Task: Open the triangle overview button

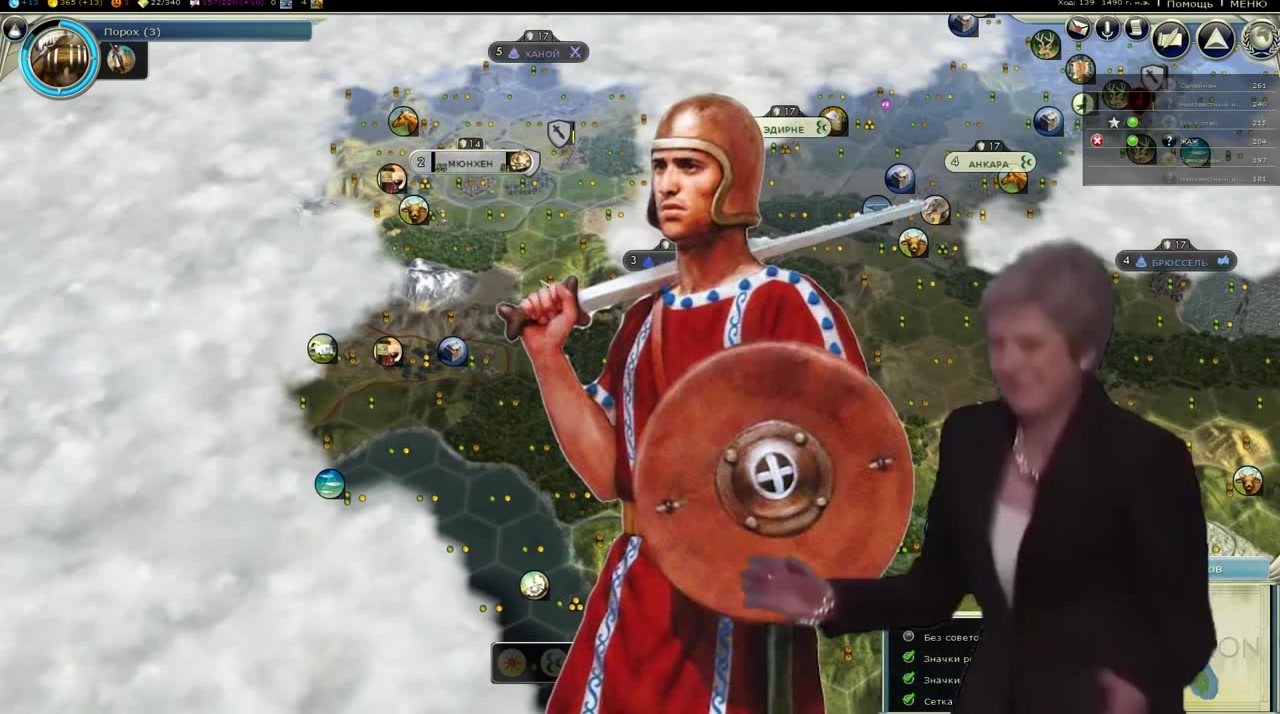Action: [x=1216, y=40]
